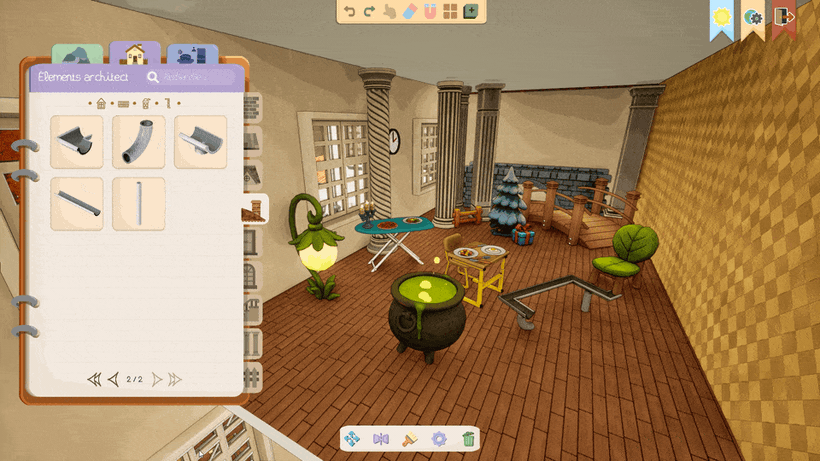Switch to the green terrain catalog tab
This screenshot has height=461, width=820.
point(78,56)
